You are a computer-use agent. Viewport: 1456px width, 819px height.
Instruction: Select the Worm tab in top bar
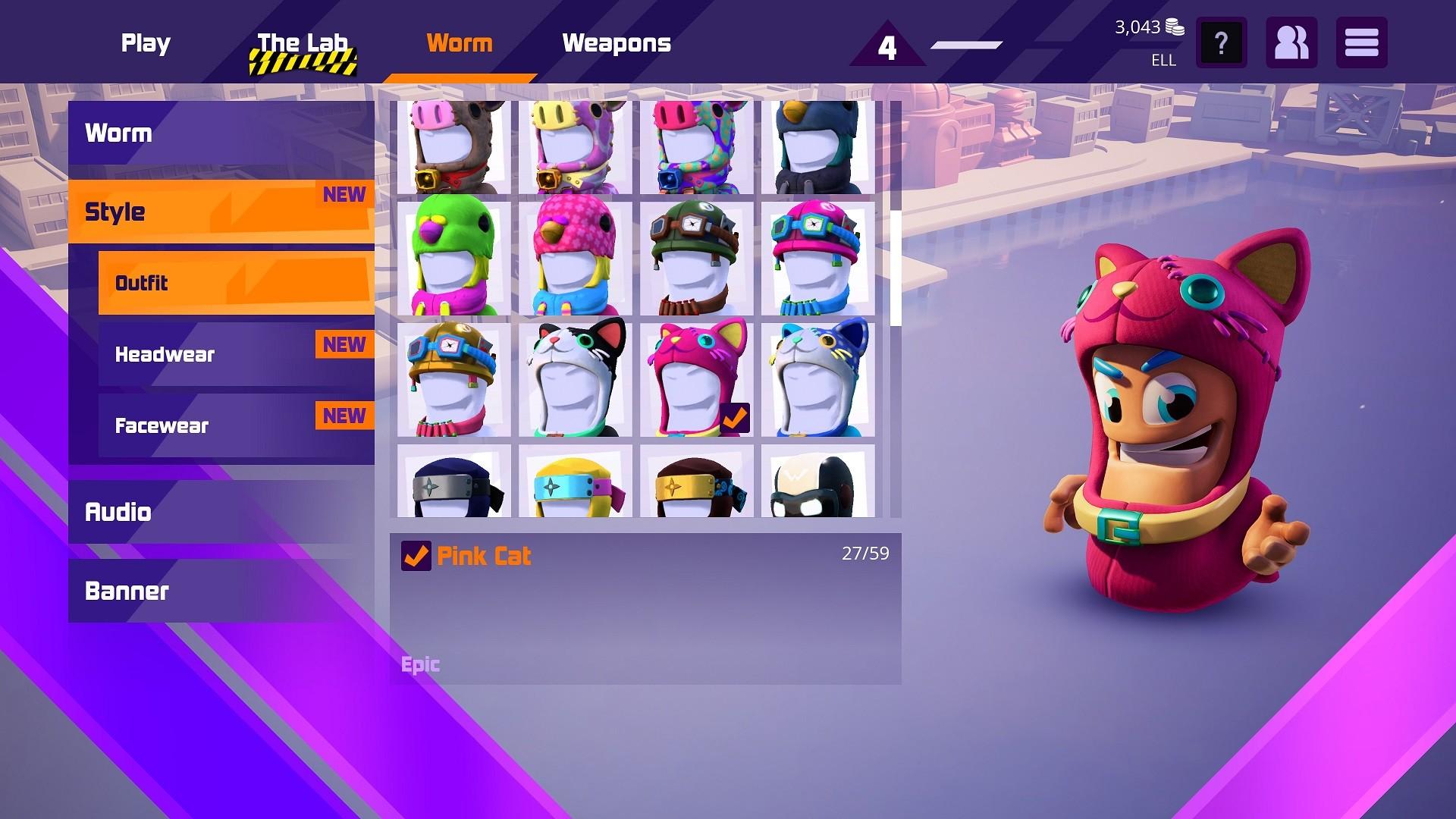click(x=460, y=43)
